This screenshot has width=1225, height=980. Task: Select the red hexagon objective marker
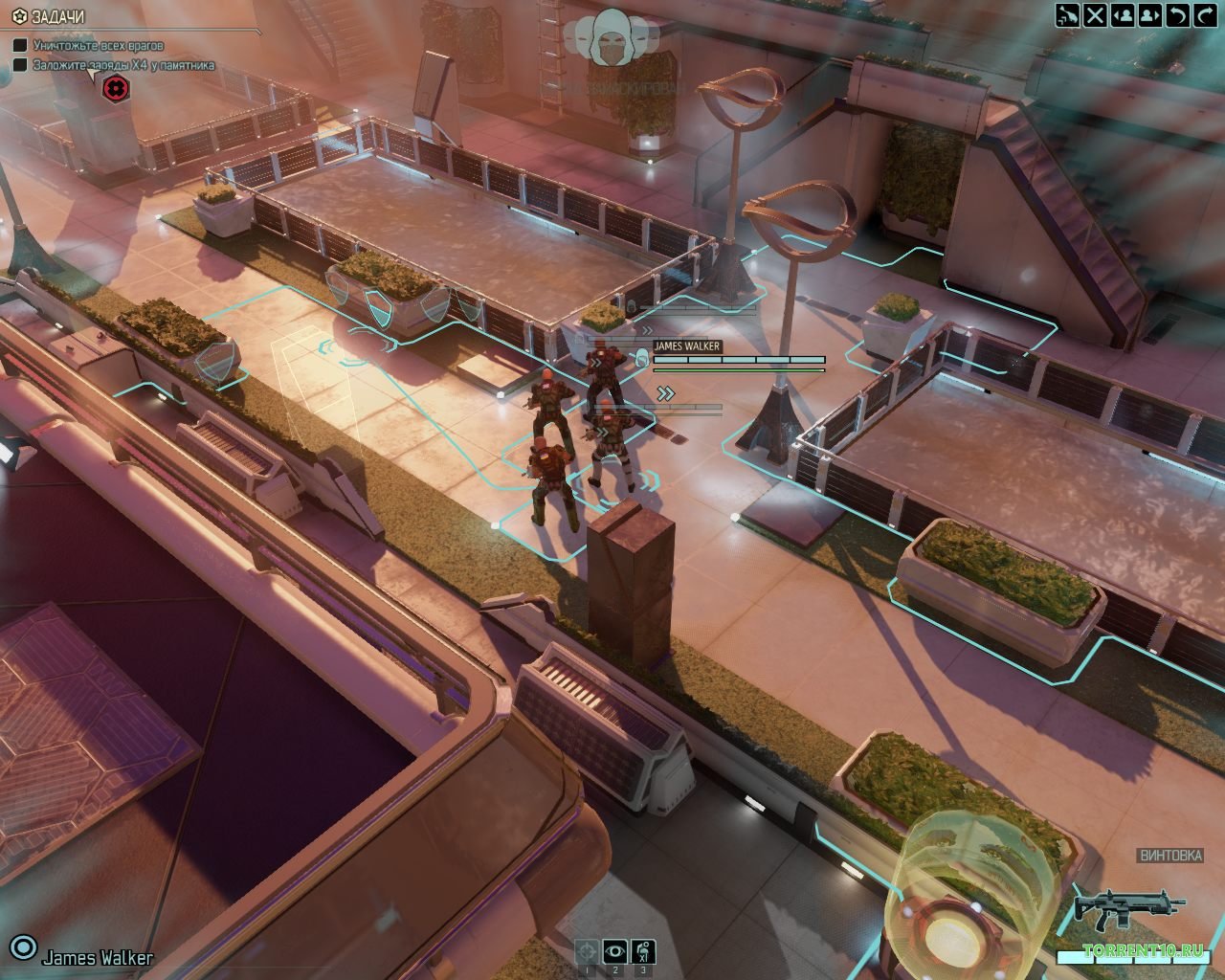click(x=116, y=88)
